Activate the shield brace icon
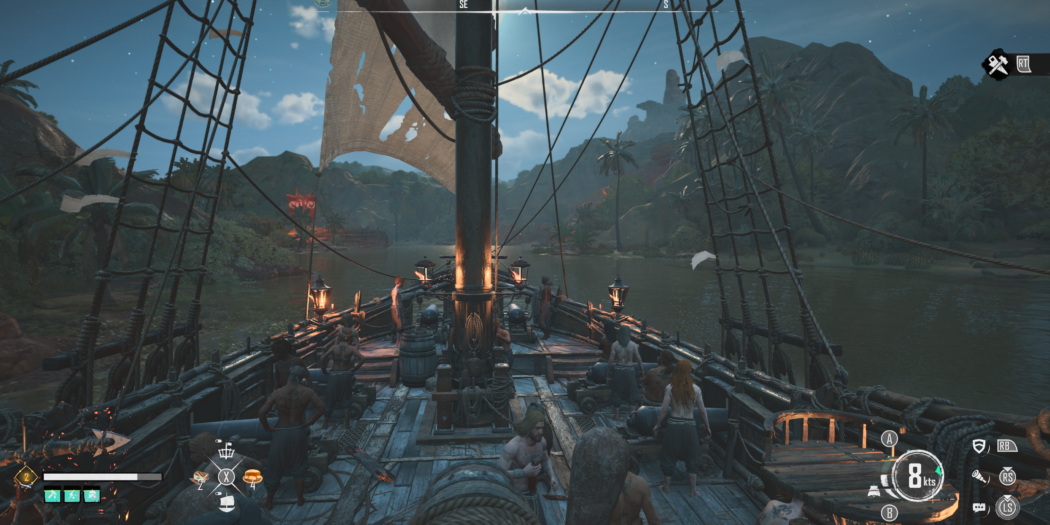The width and height of the screenshot is (1050, 525). click(x=979, y=446)
